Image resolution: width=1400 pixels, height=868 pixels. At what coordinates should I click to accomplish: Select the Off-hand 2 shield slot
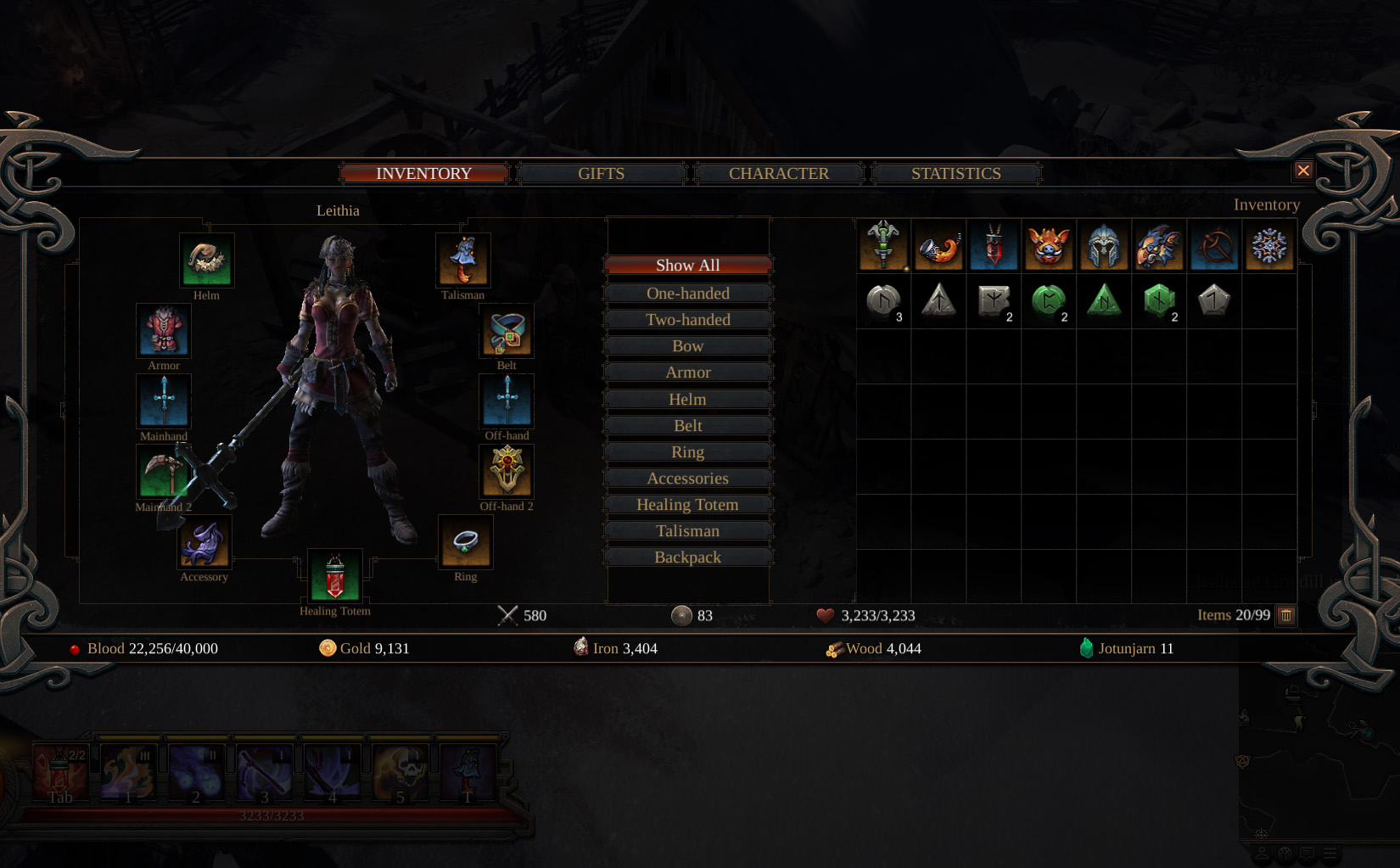click(x=507, y=472)
